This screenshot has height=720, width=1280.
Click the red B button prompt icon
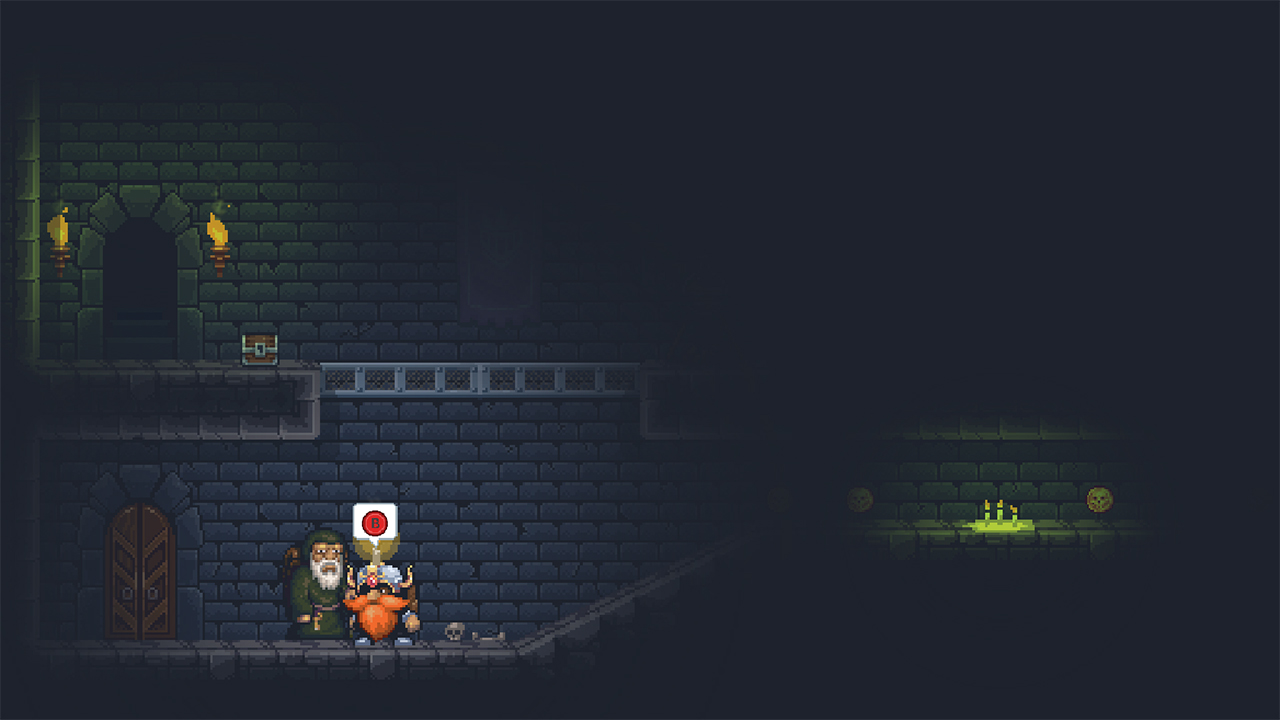click(374, 522)
